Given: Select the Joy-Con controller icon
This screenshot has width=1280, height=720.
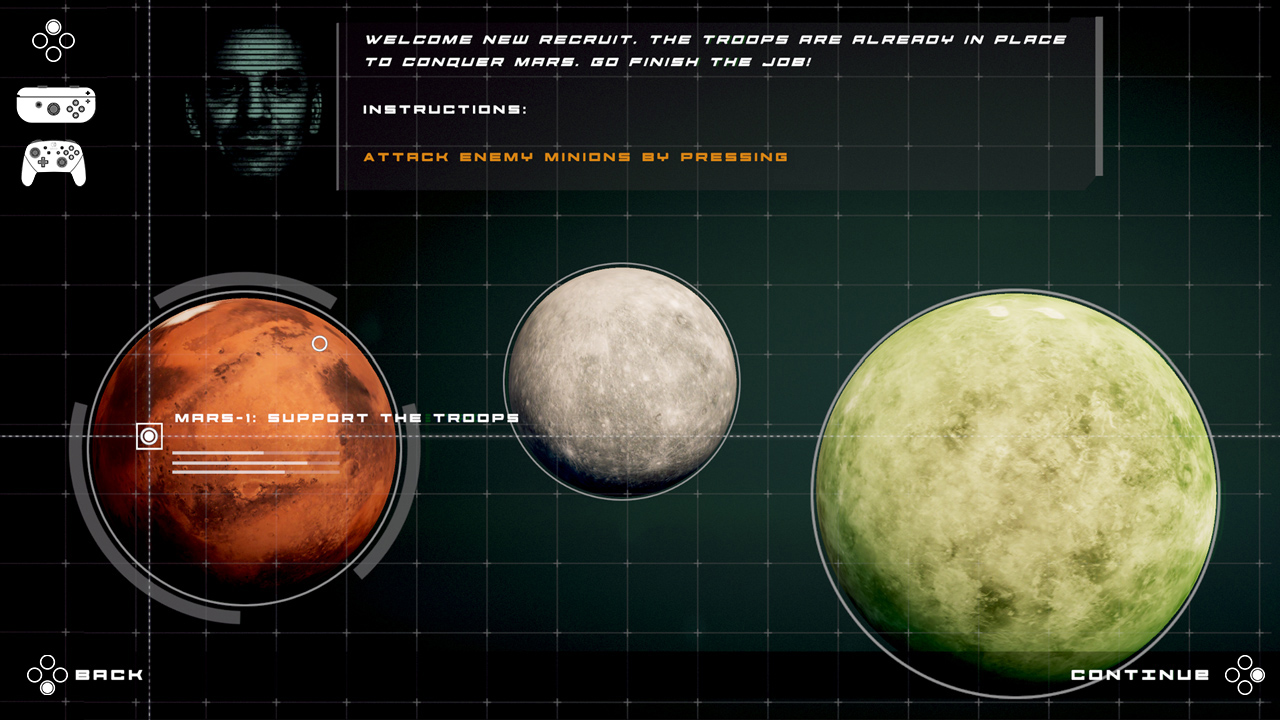Looking at the screenshot, I should coord(56,104).
